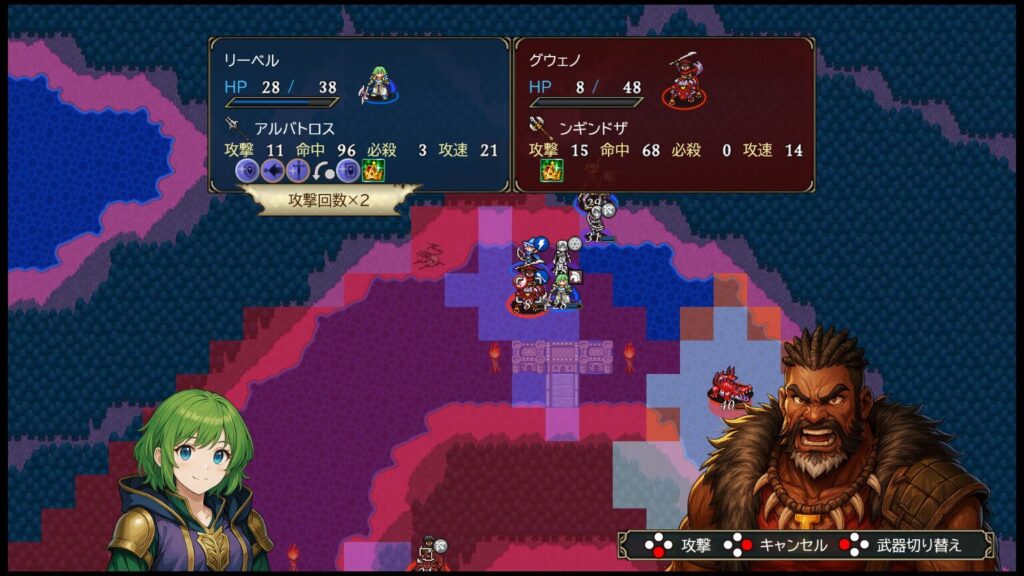Image resolution: width=1024 pixels, height=576 pixels.
Task: Inspect the map-pin skill icon
Action: (247, 171)
